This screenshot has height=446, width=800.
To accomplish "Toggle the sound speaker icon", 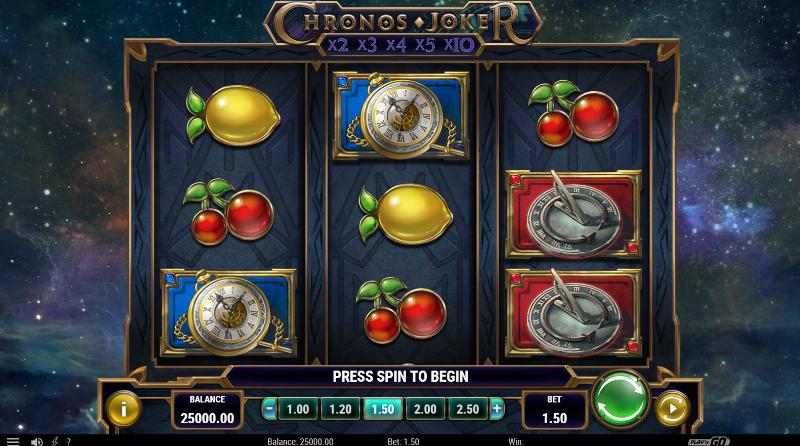I will [x=36, y=440].
